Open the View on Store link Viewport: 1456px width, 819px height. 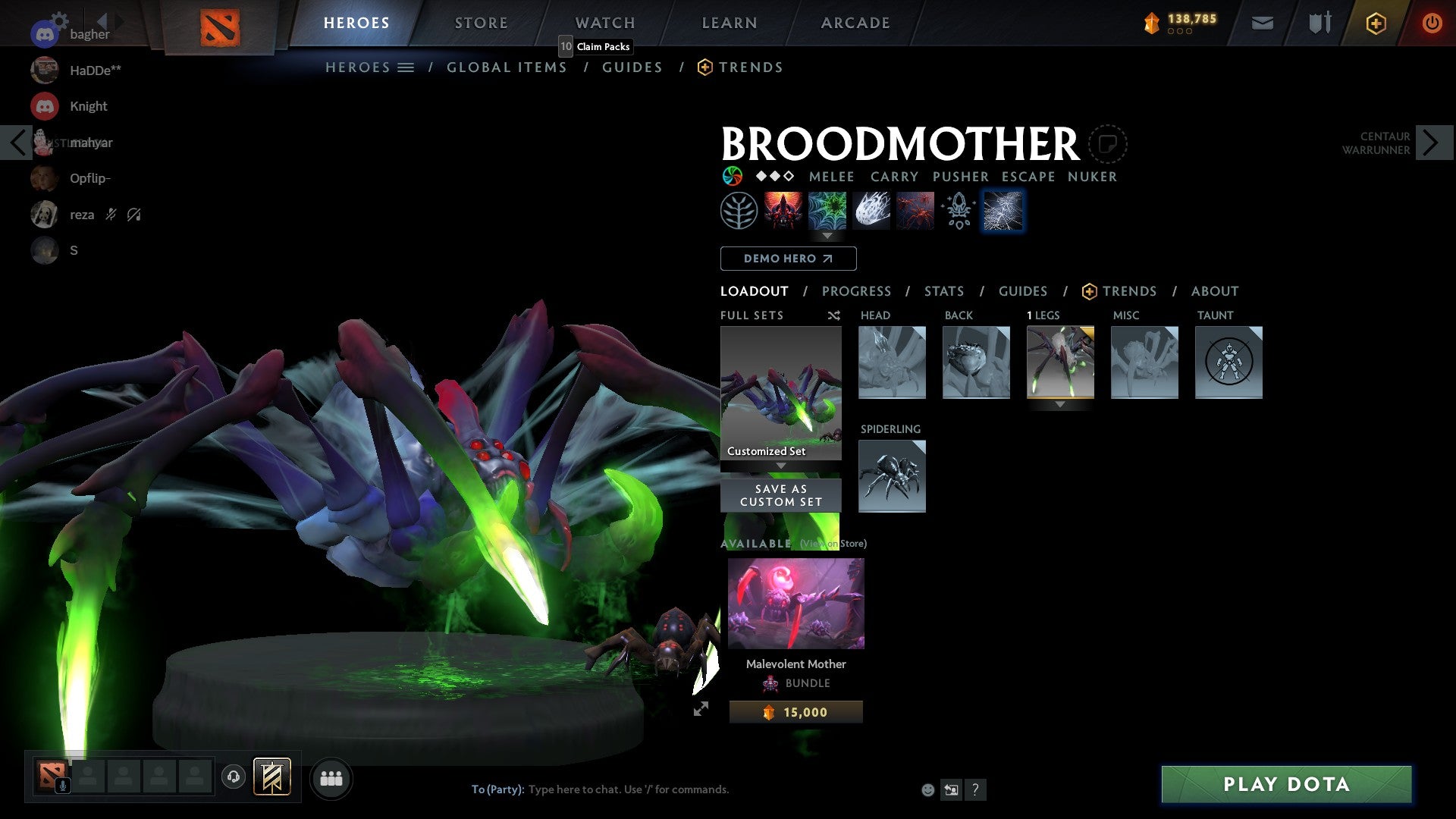(x=832, y=544)
